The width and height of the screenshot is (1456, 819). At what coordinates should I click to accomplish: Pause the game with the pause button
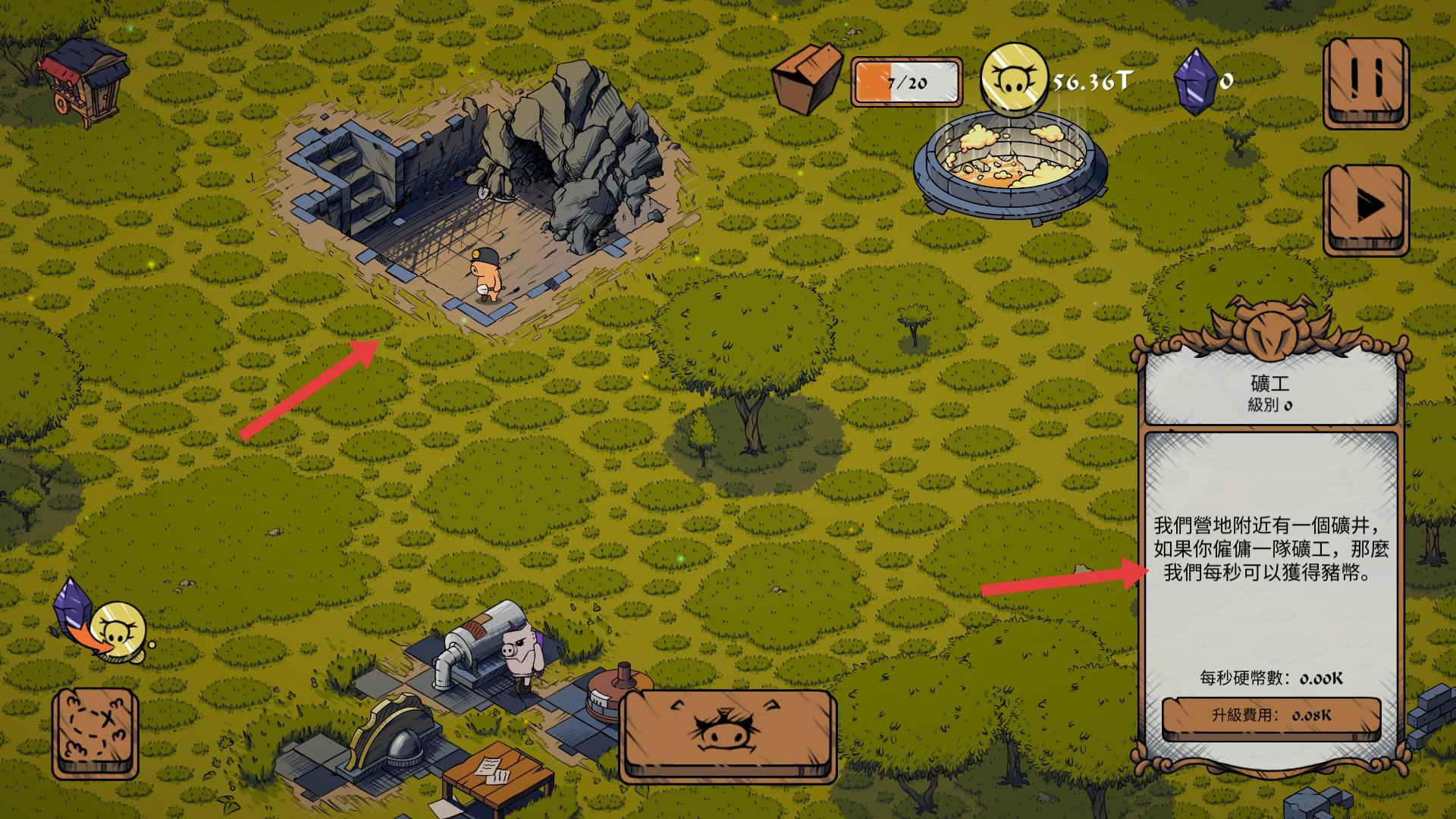click(1366, 82)
